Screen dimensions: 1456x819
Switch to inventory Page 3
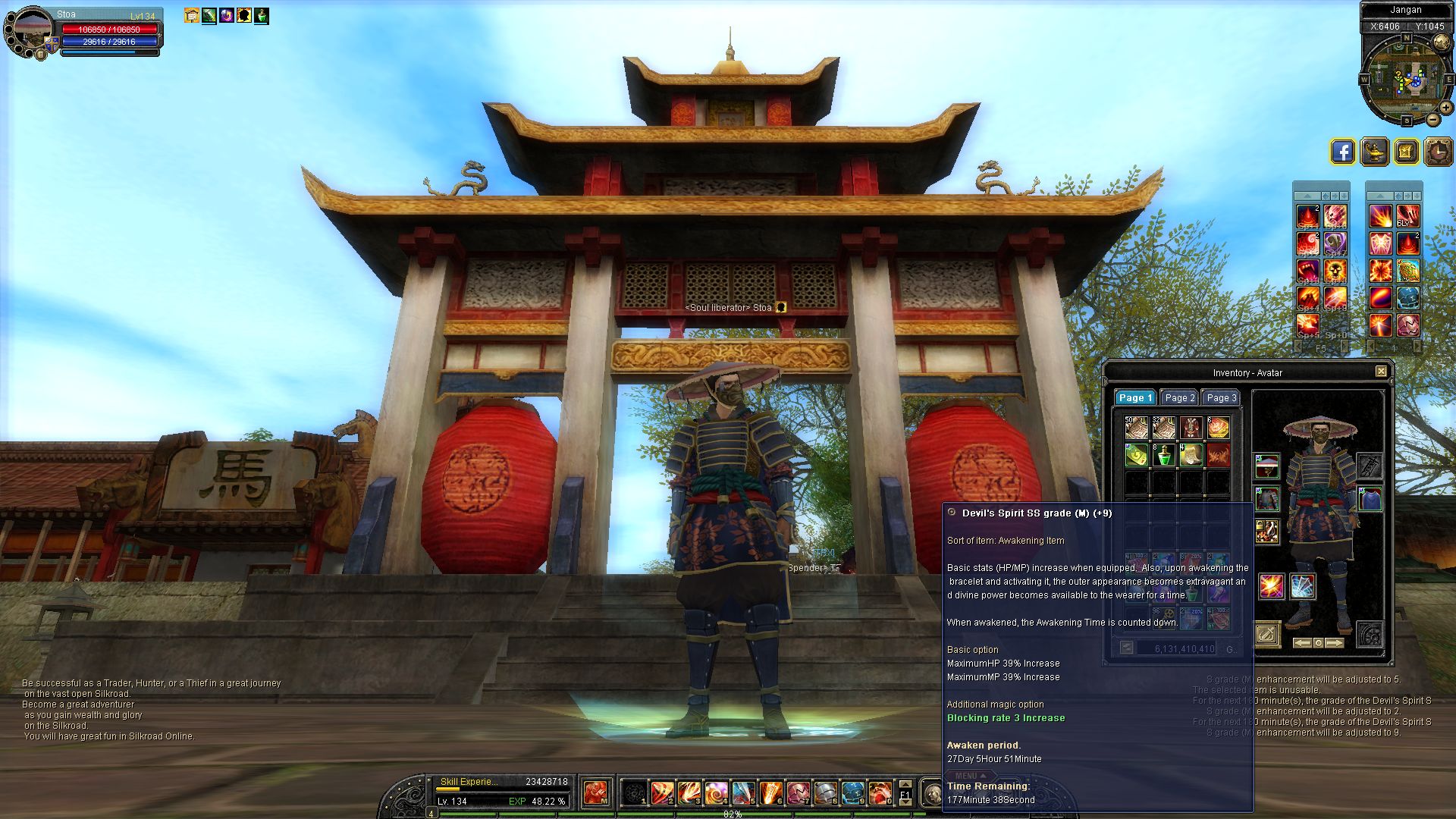[1221, 398]
